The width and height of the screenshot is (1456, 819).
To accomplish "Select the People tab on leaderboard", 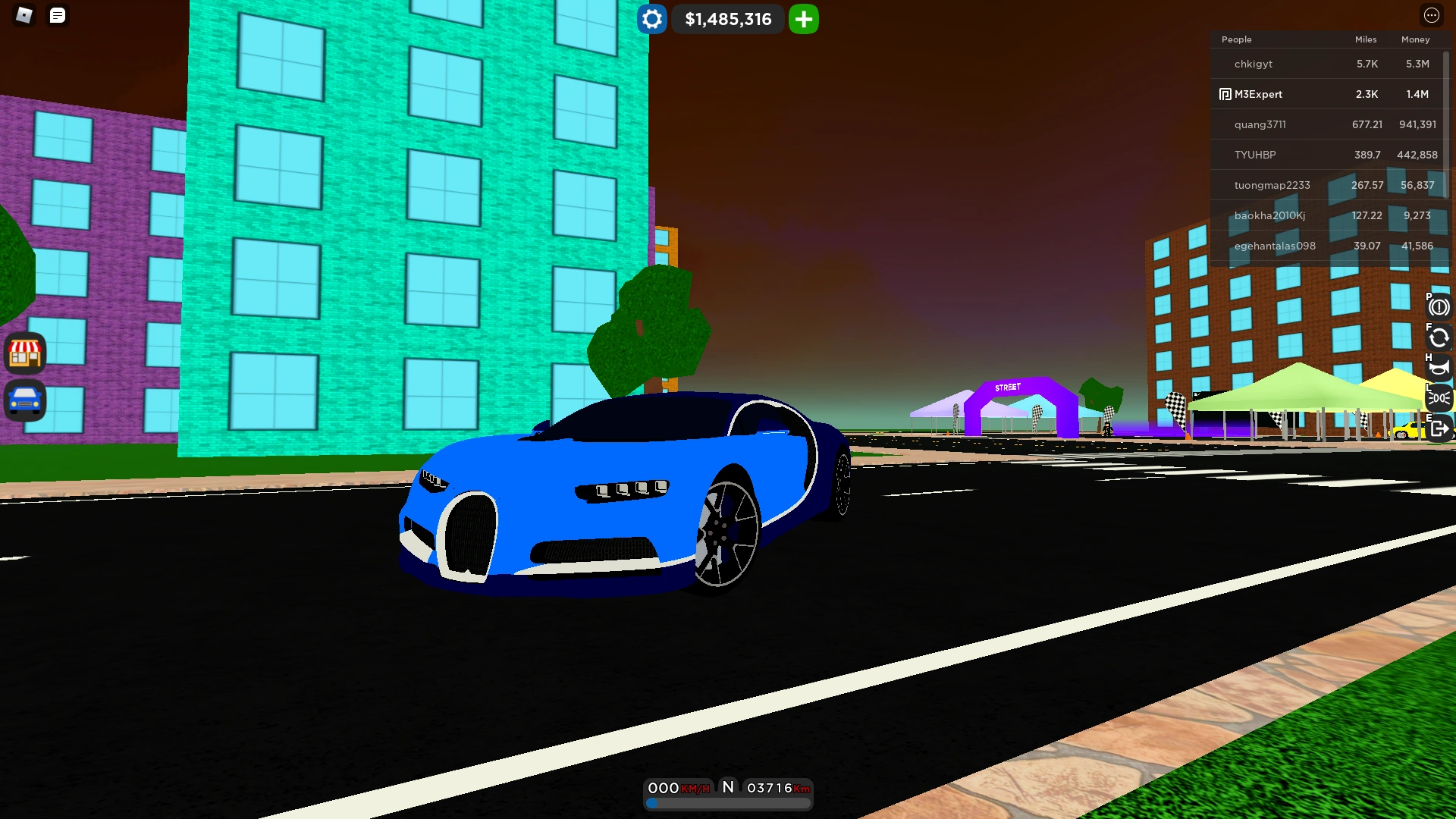I will tap(1238, 39).
